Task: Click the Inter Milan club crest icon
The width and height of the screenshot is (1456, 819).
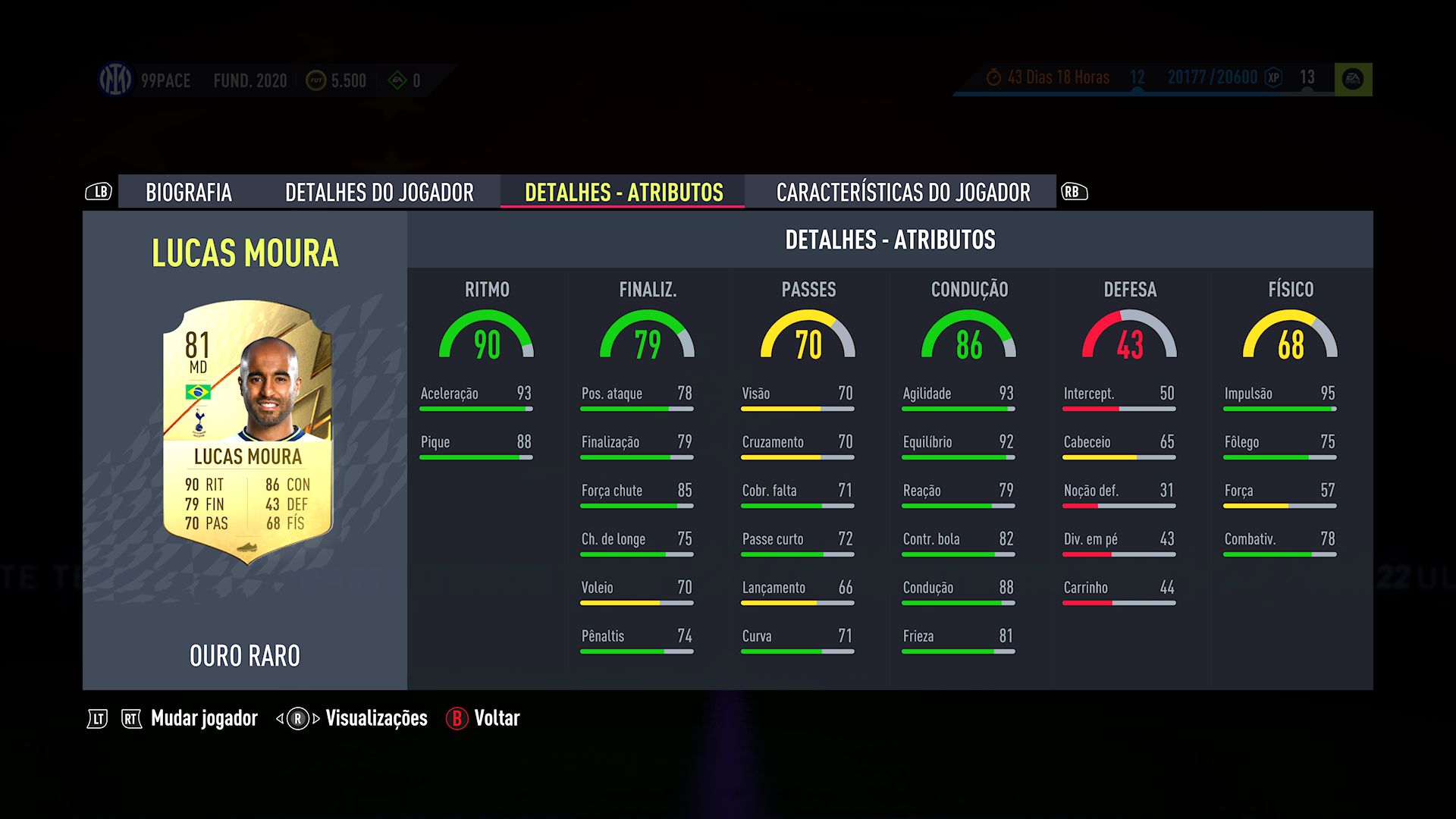Action: (x=114, y=80)
